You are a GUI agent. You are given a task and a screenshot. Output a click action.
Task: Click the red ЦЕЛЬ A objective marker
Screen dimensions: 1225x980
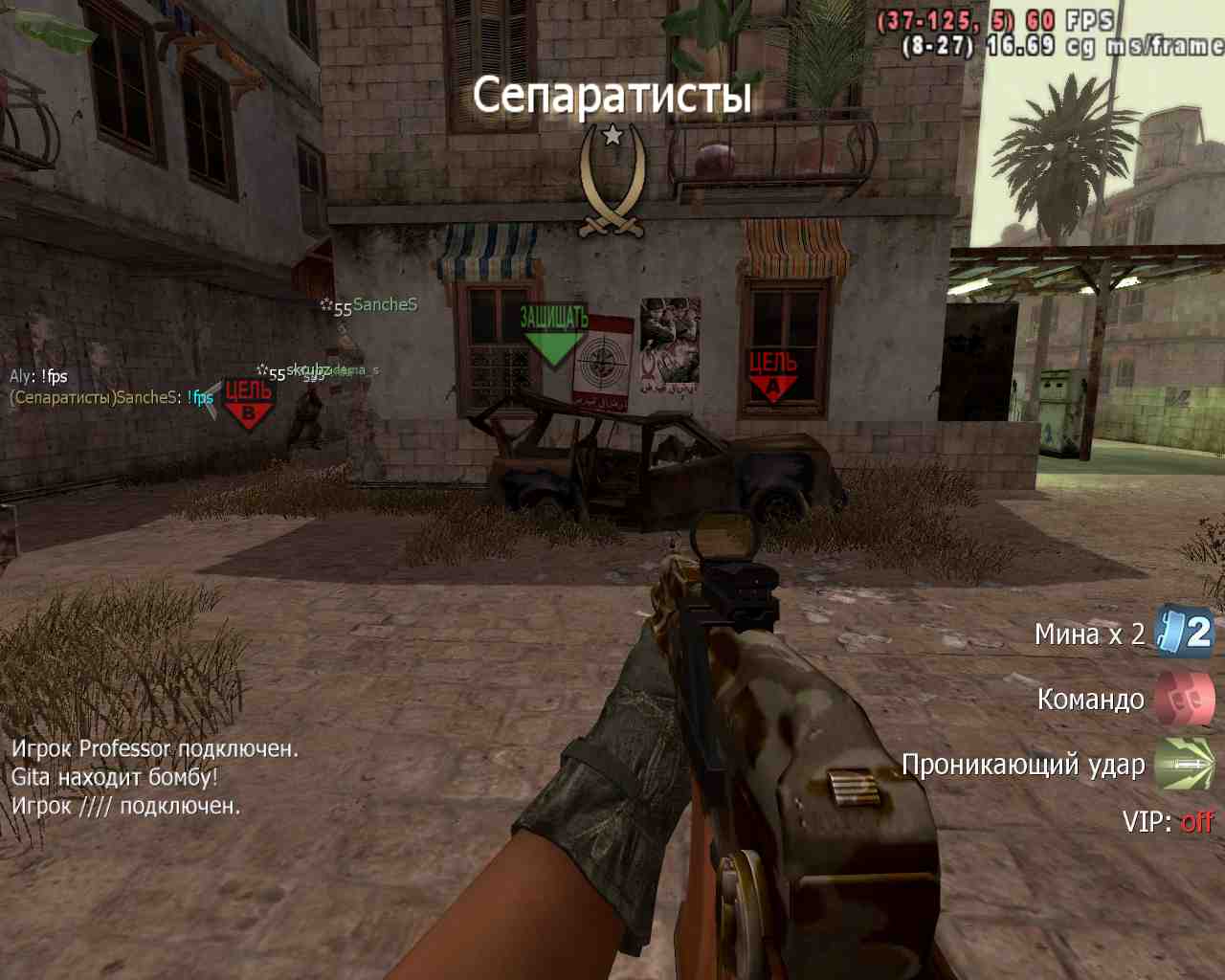[773, 375]
